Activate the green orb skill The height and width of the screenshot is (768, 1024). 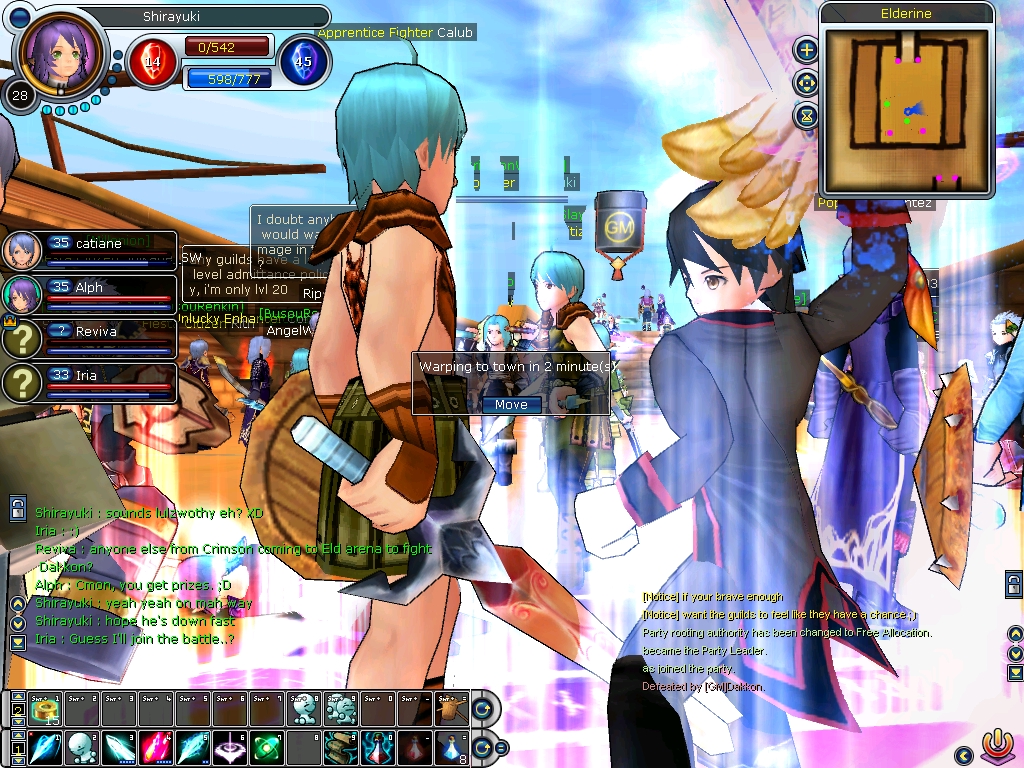(x=268, y=747)
